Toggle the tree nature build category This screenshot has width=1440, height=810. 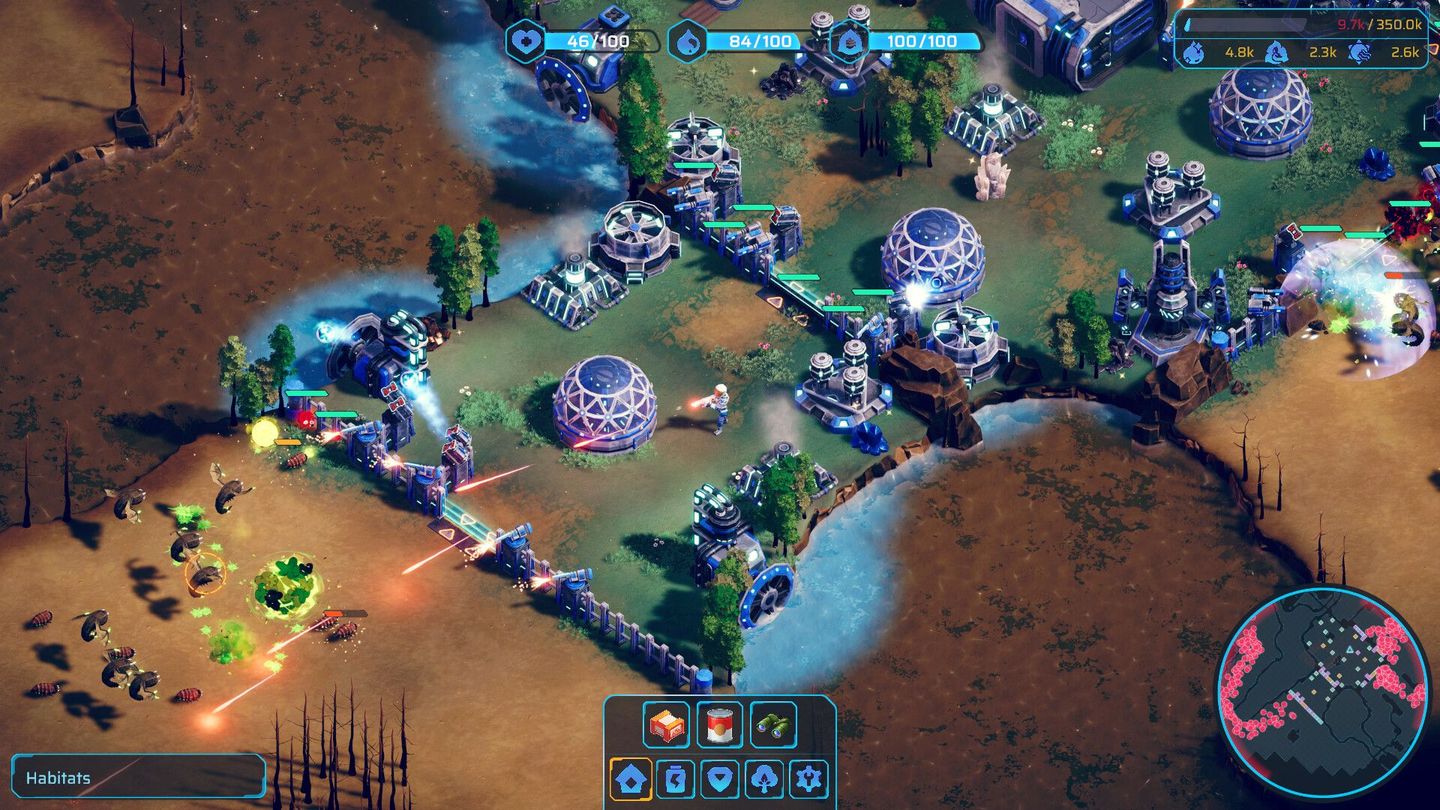coord(765,778)
